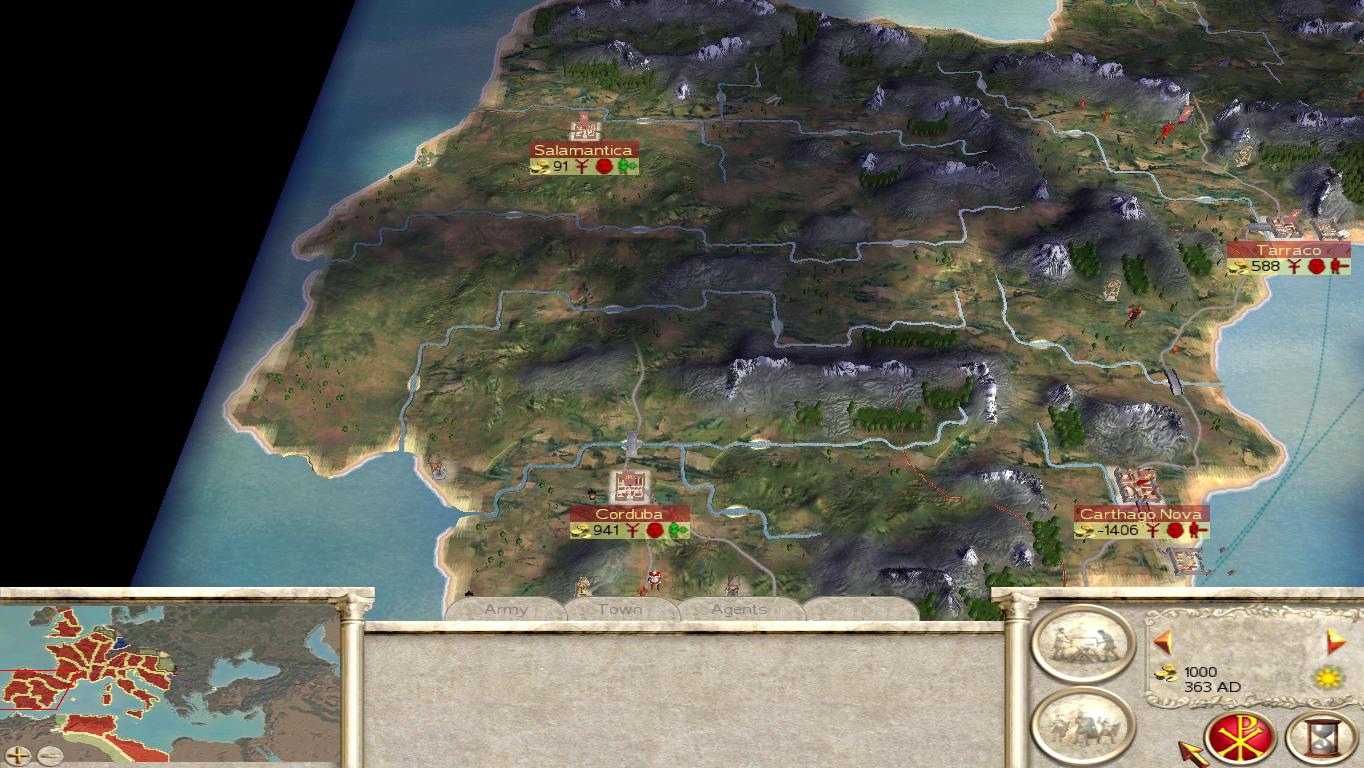
Task: Click the campaign minimap
Action: 170,672
